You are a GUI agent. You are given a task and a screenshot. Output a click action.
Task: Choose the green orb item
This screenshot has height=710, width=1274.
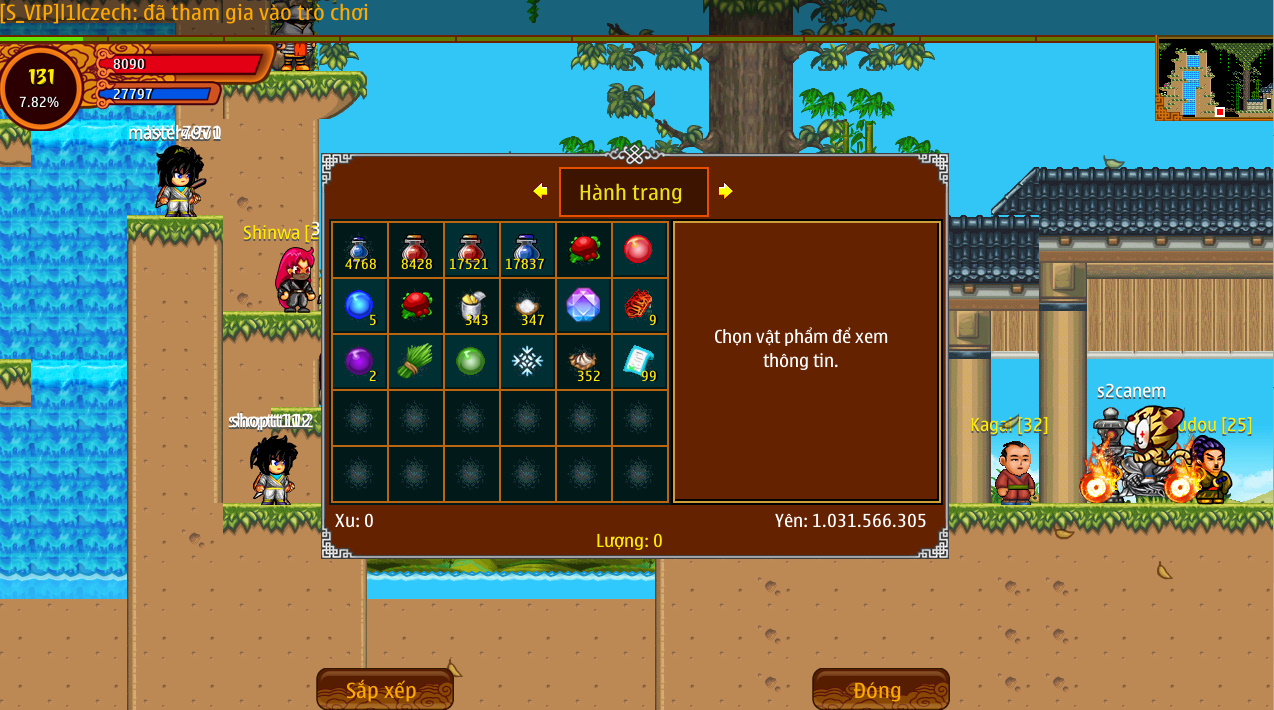pos(472,362)
